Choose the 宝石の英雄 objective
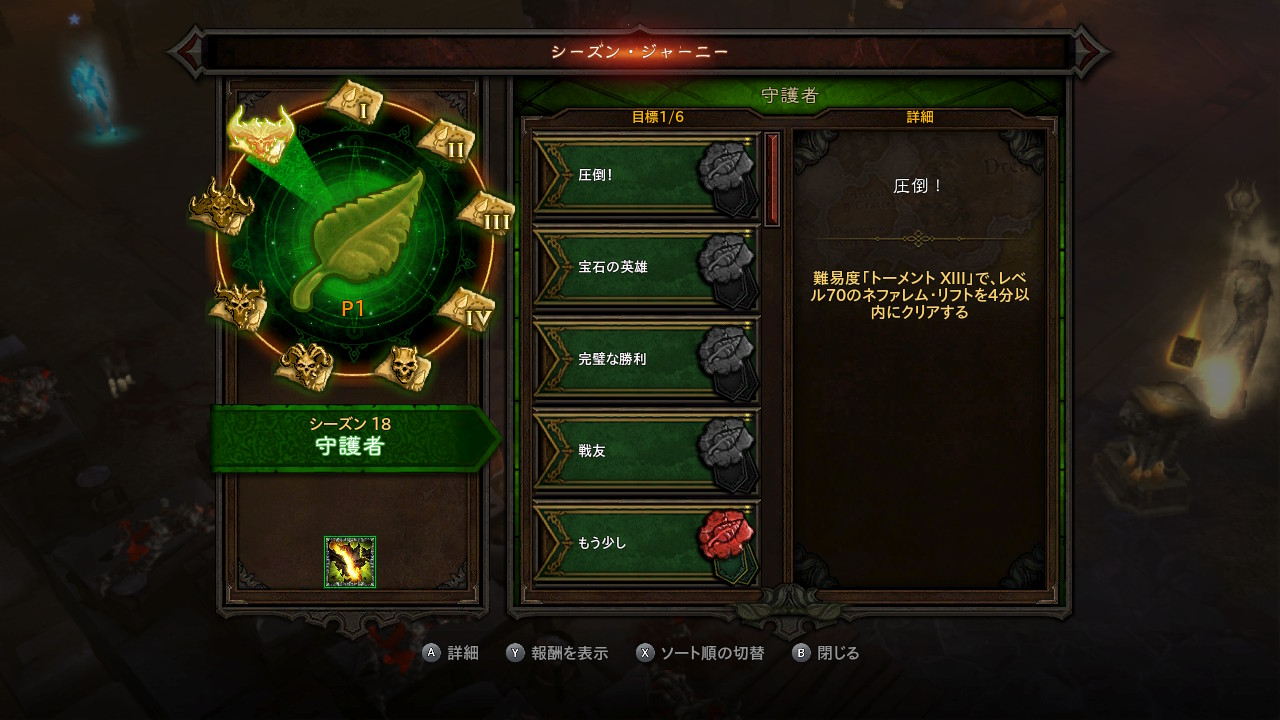1280x720 pixels. click(x=646, y=267)
